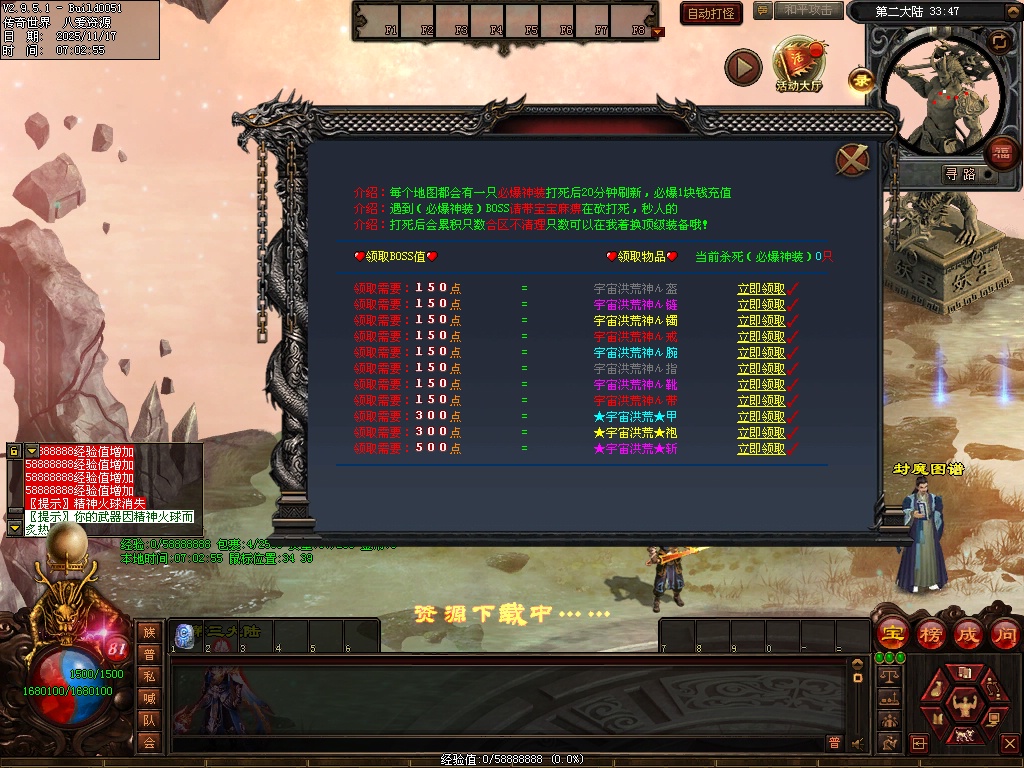Use the blue item in hotbar slot 1
The width and height of the screenshot is (1024, 768).
(x=184, y=634)
